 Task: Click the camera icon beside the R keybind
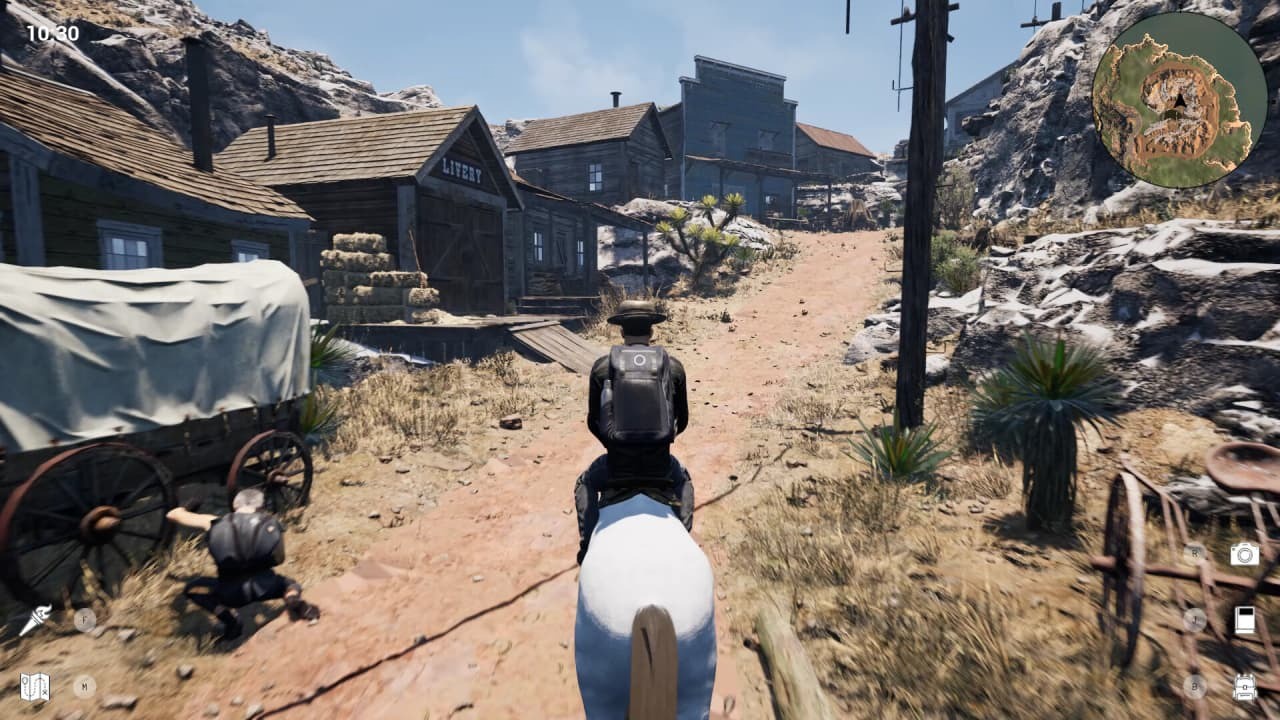tap(1244, 555)
